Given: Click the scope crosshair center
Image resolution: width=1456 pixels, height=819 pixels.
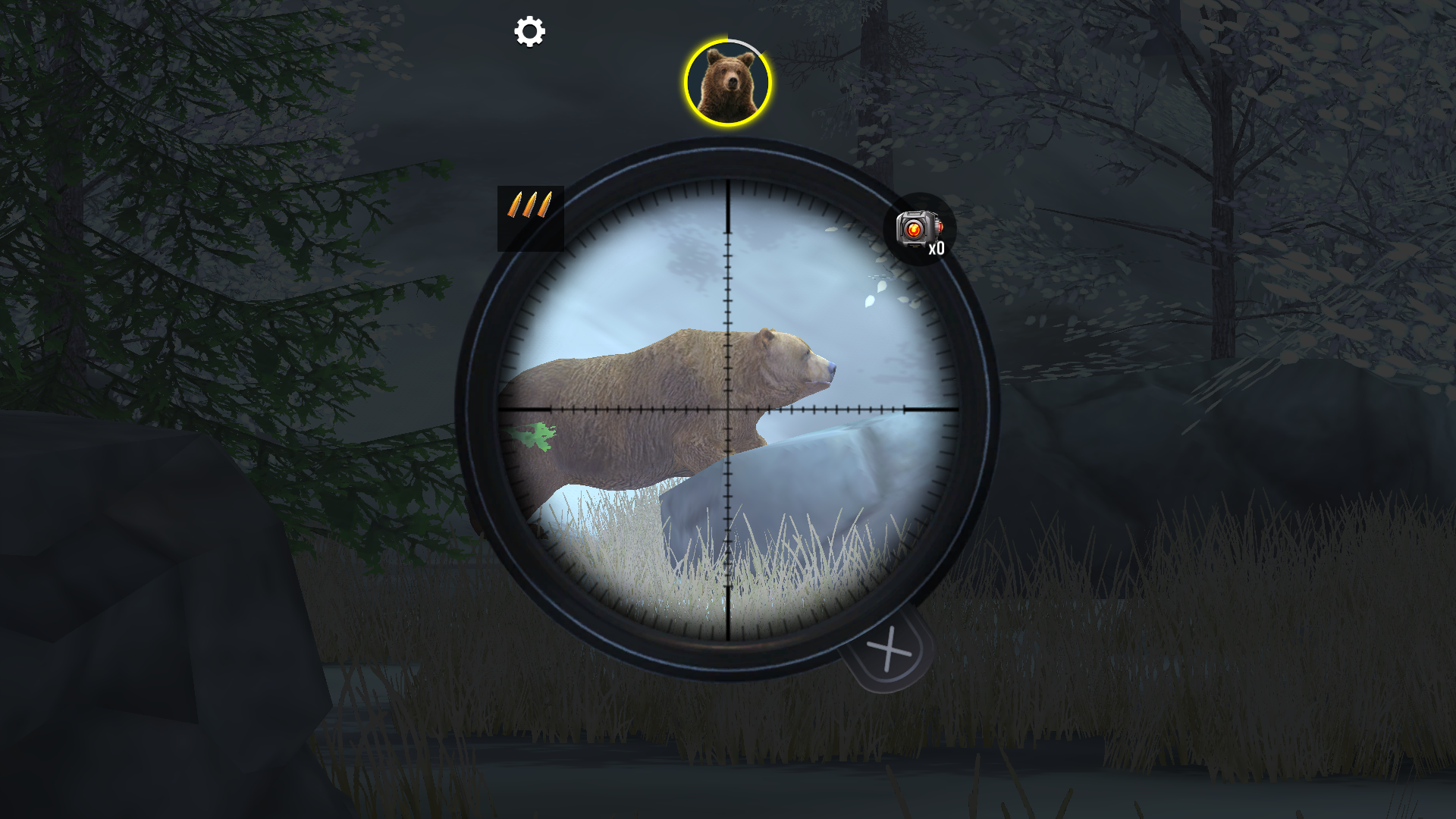Looking at the screenshot, I should pyautogui.click(x=726, y=408).
